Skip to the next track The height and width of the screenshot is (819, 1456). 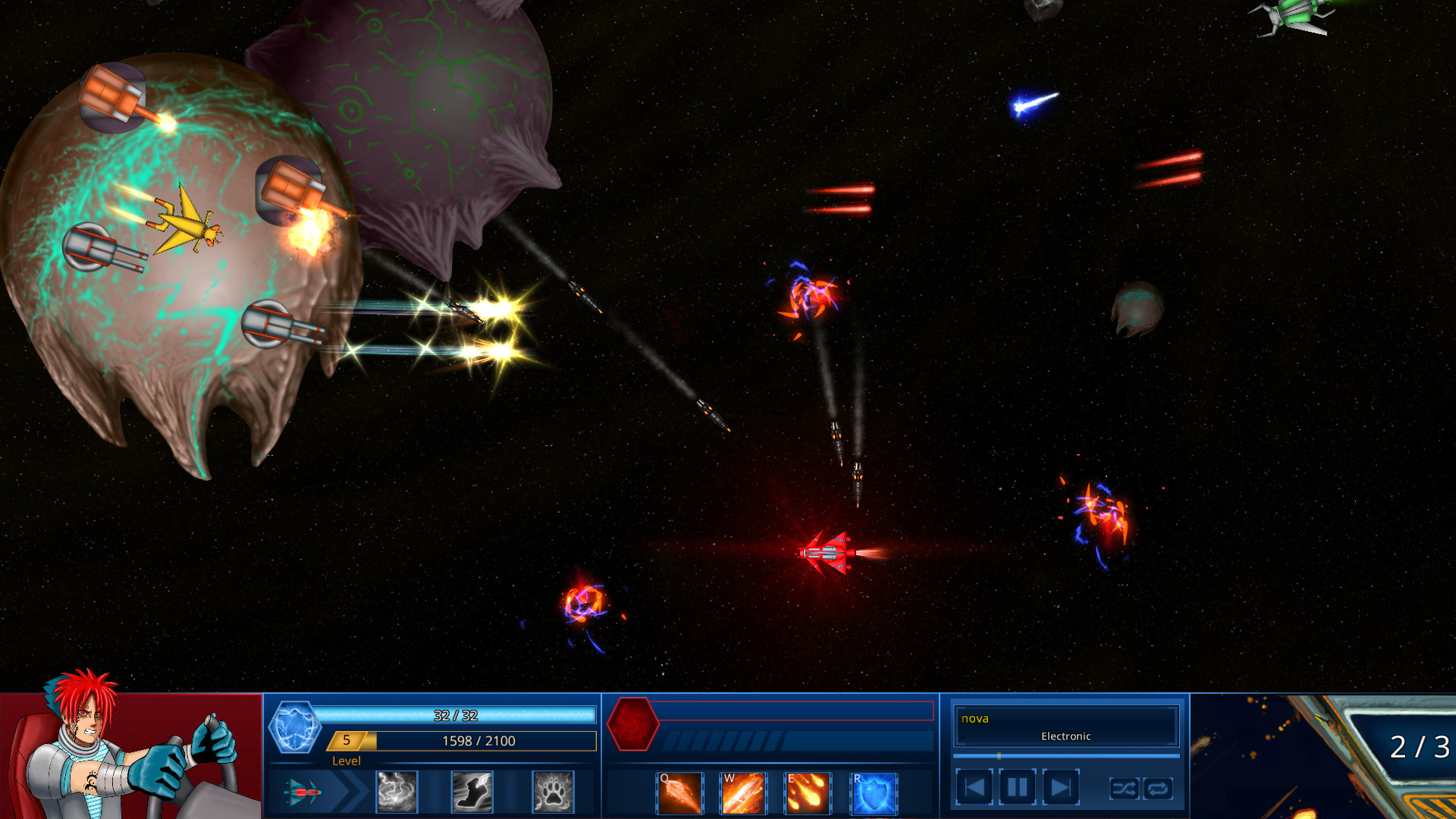pos(1059,787)
